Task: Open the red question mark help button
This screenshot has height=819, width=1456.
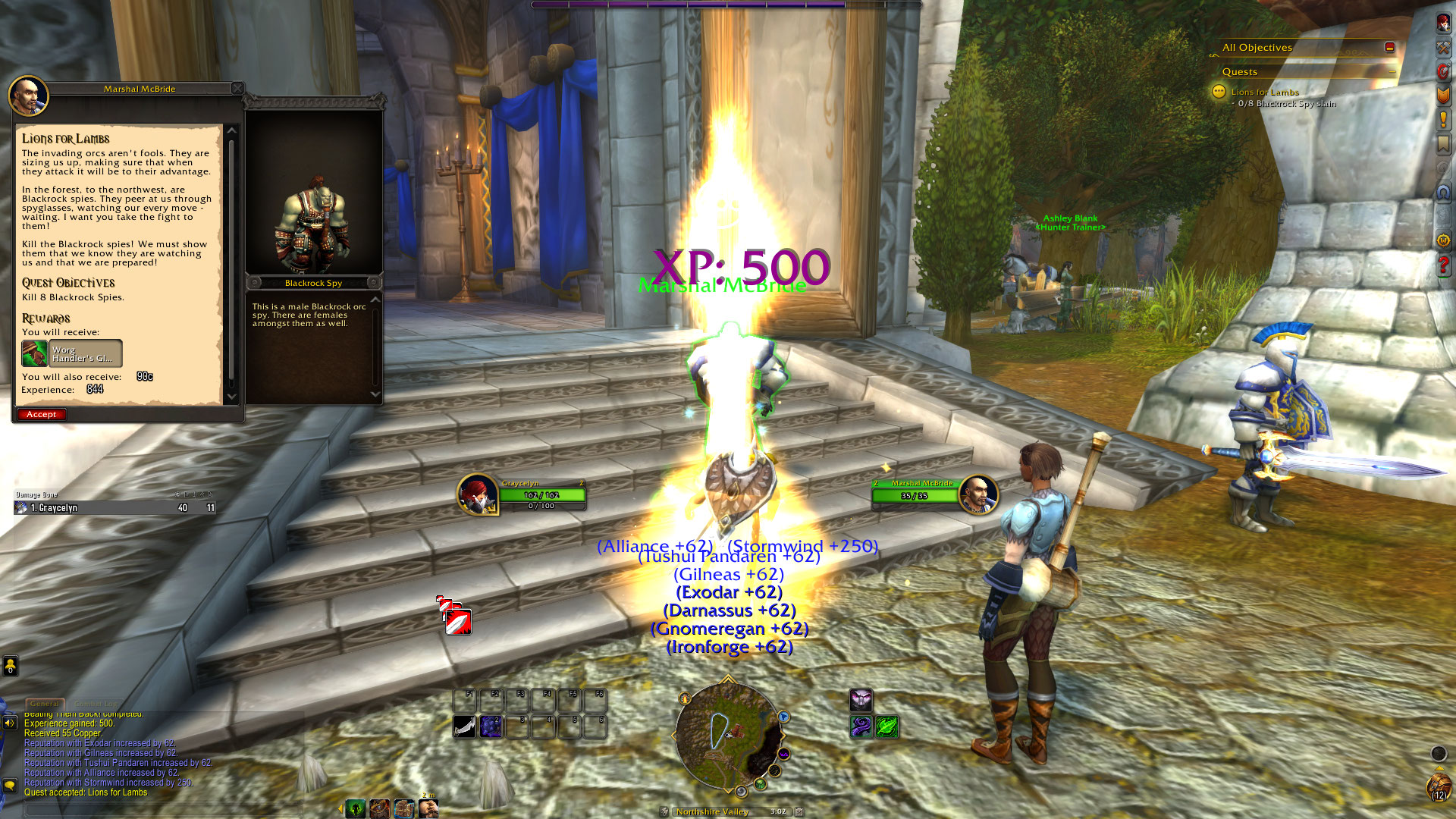Action: (x=1443, y=265)
